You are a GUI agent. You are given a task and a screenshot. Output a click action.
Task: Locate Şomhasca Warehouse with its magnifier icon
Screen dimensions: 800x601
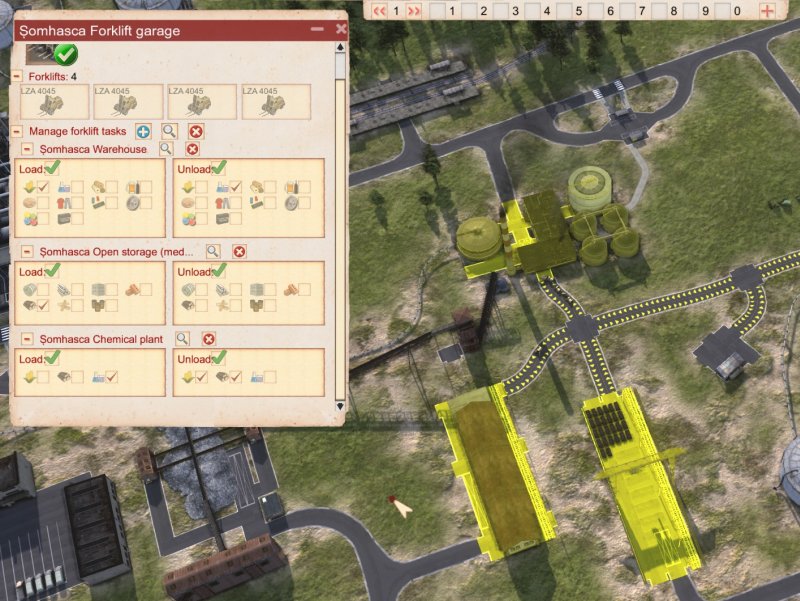click(167, 149)
